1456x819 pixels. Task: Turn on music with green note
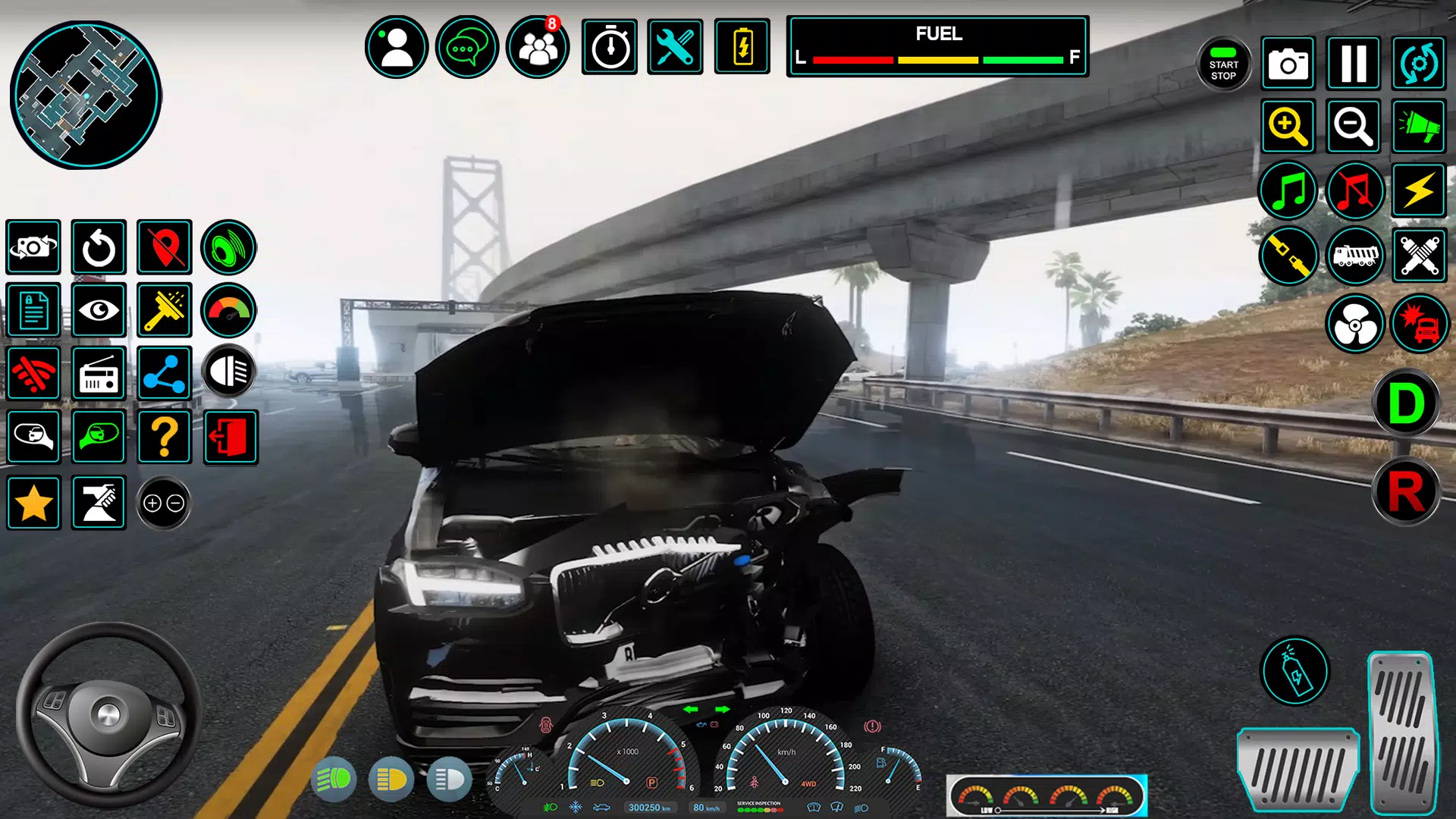1288,190
